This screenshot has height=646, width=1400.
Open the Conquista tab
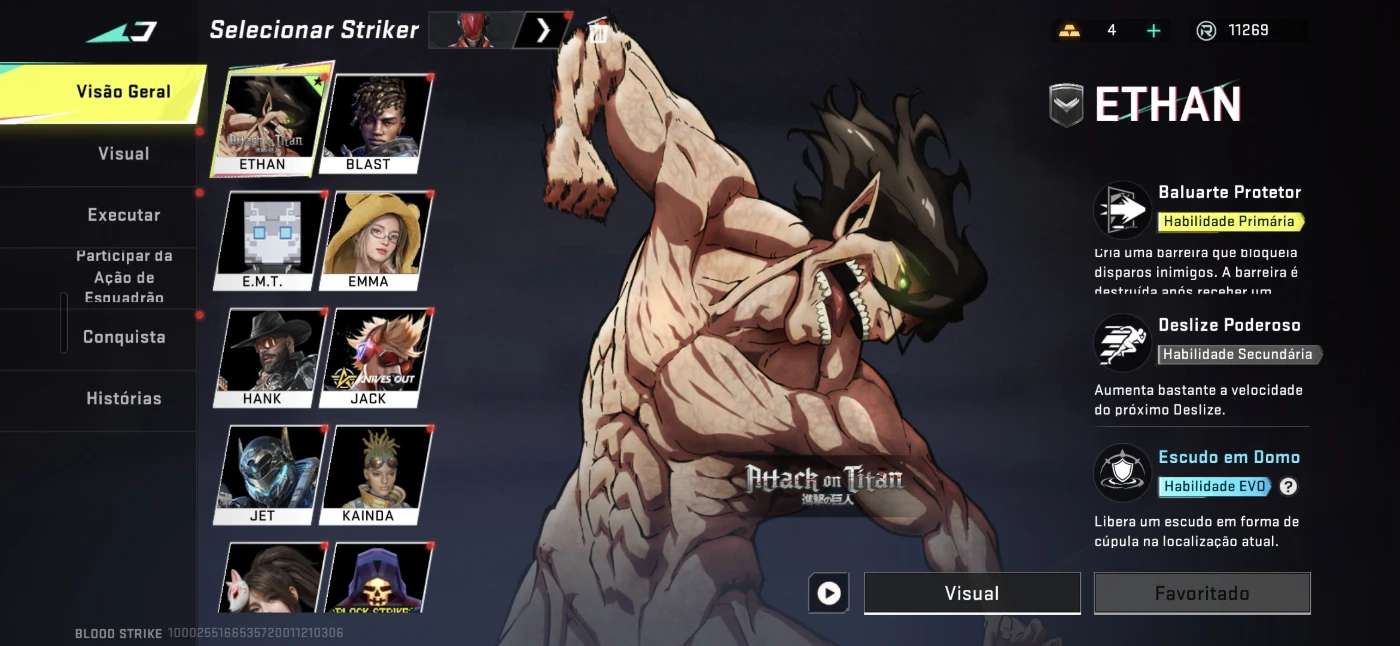124,337
